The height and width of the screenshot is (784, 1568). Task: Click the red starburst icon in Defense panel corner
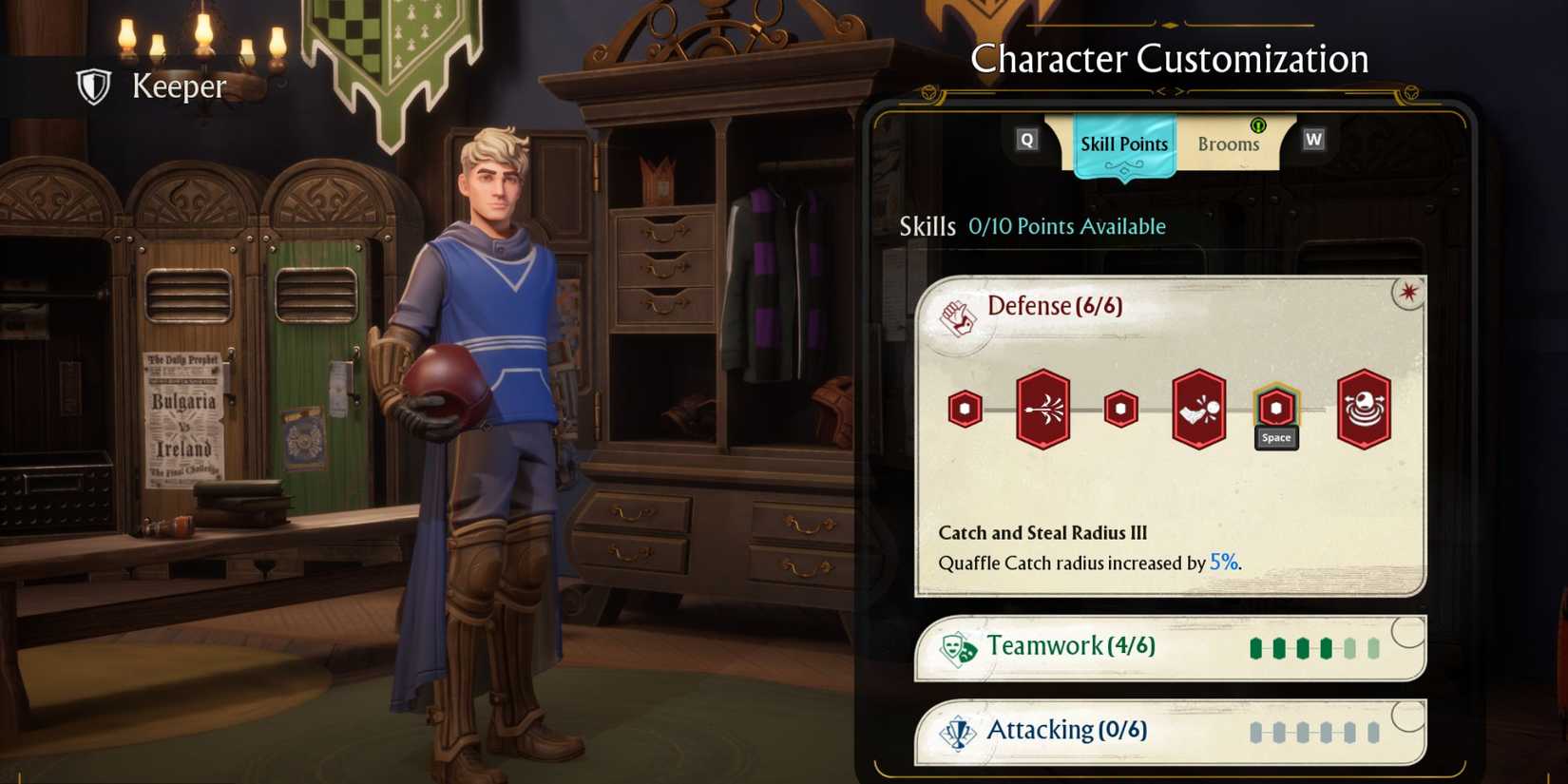point(1407,294)
